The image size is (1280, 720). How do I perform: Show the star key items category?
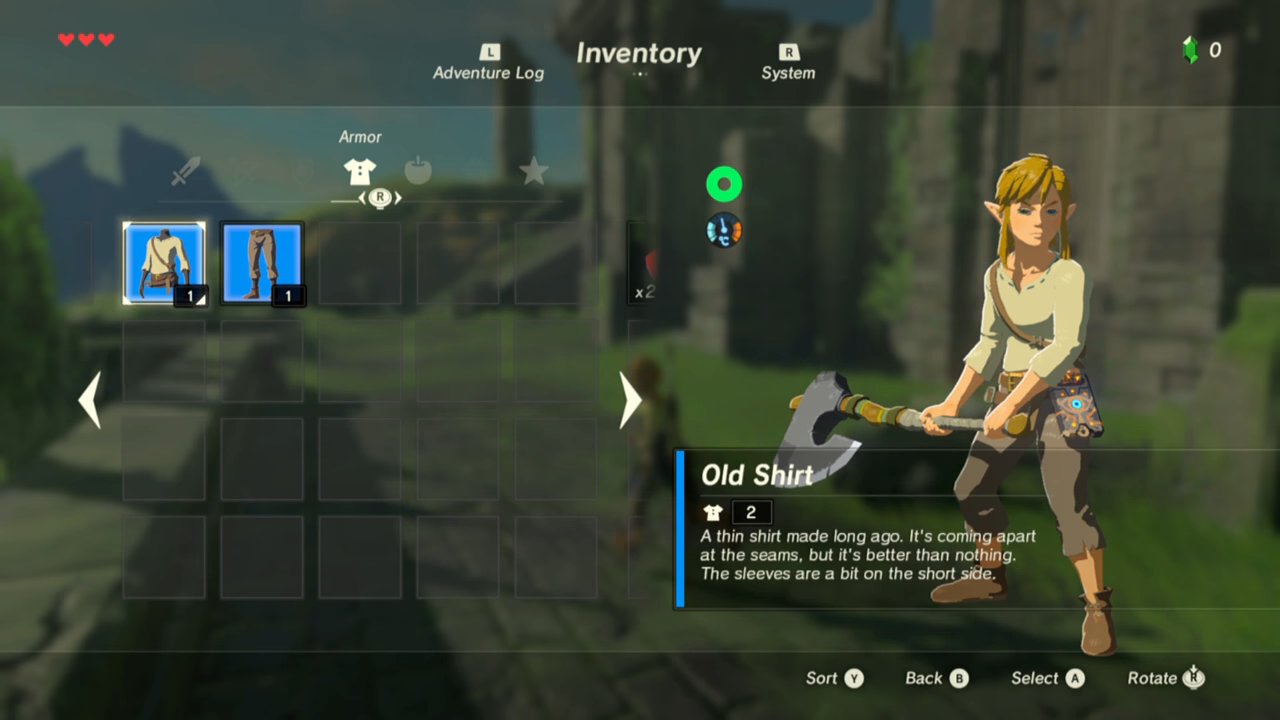click(x=533, y=172)
